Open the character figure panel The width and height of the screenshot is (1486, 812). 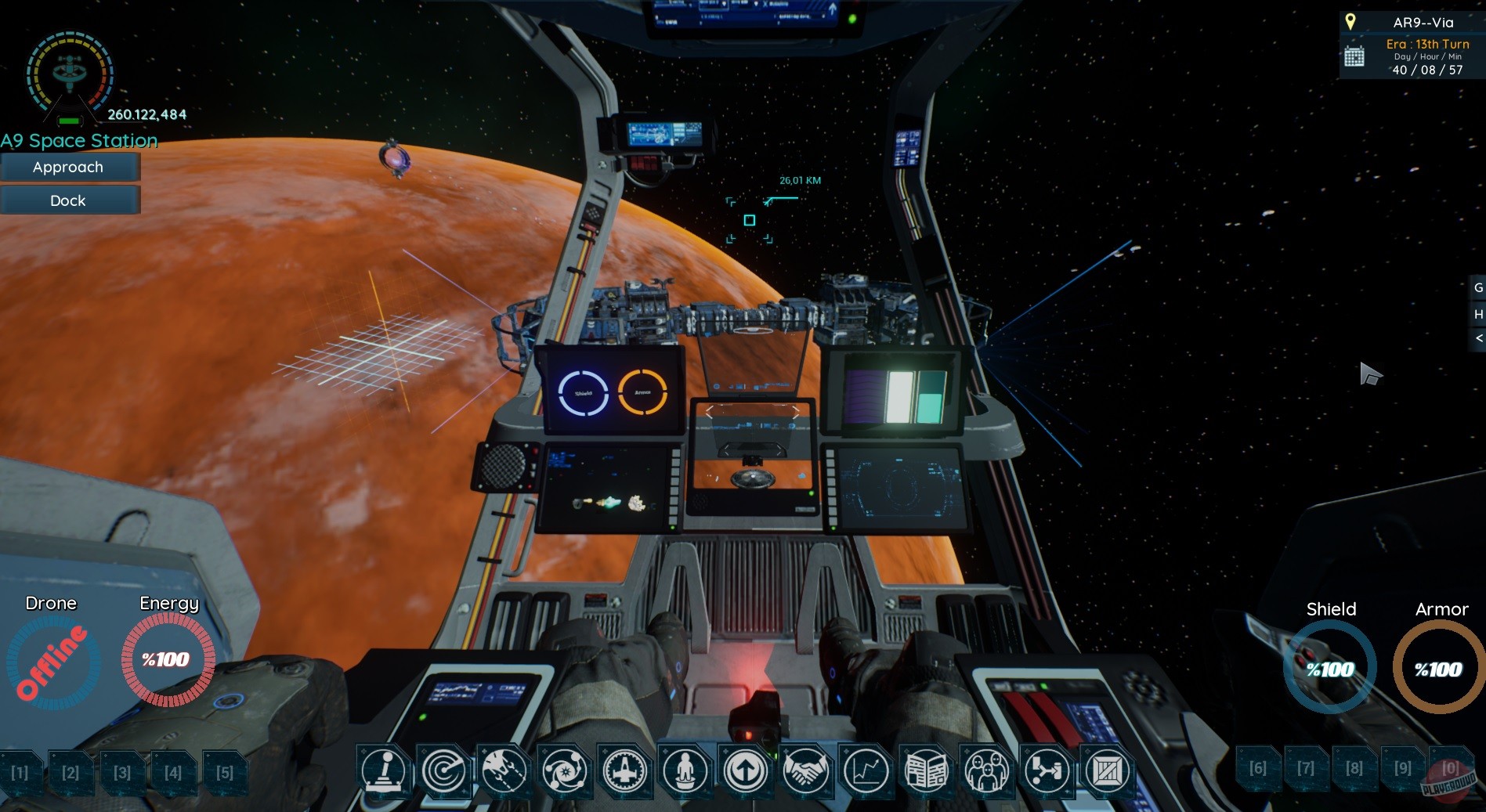pos(684,771)
